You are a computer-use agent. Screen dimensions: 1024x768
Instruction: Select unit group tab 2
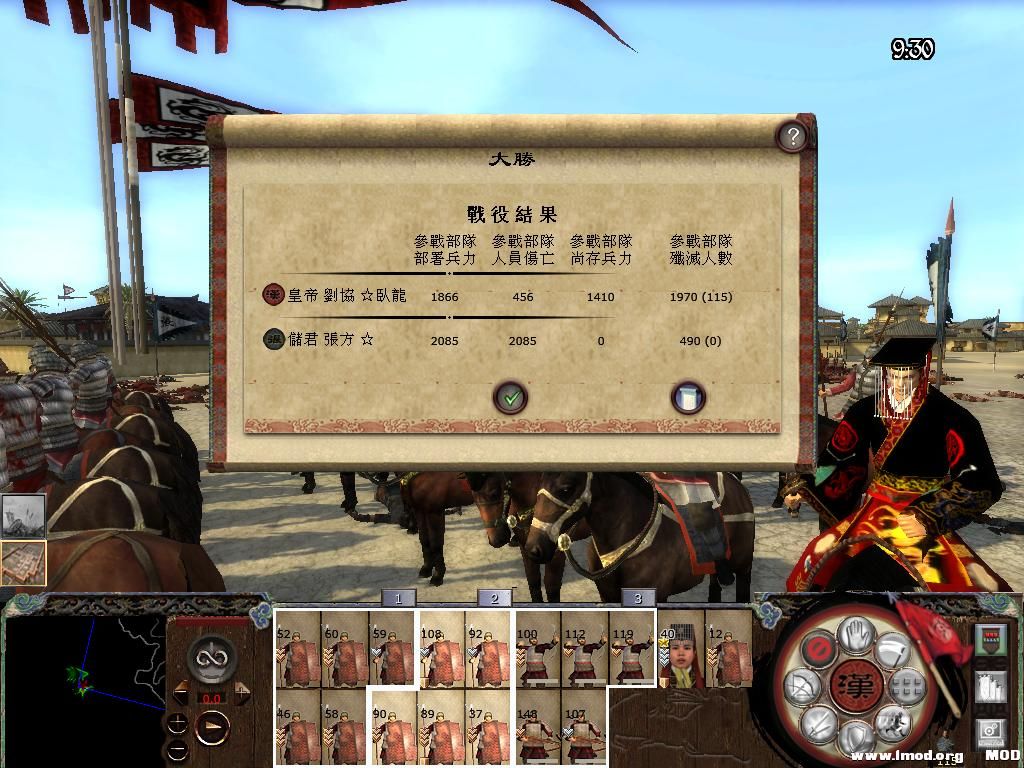[x=494, y=598]
